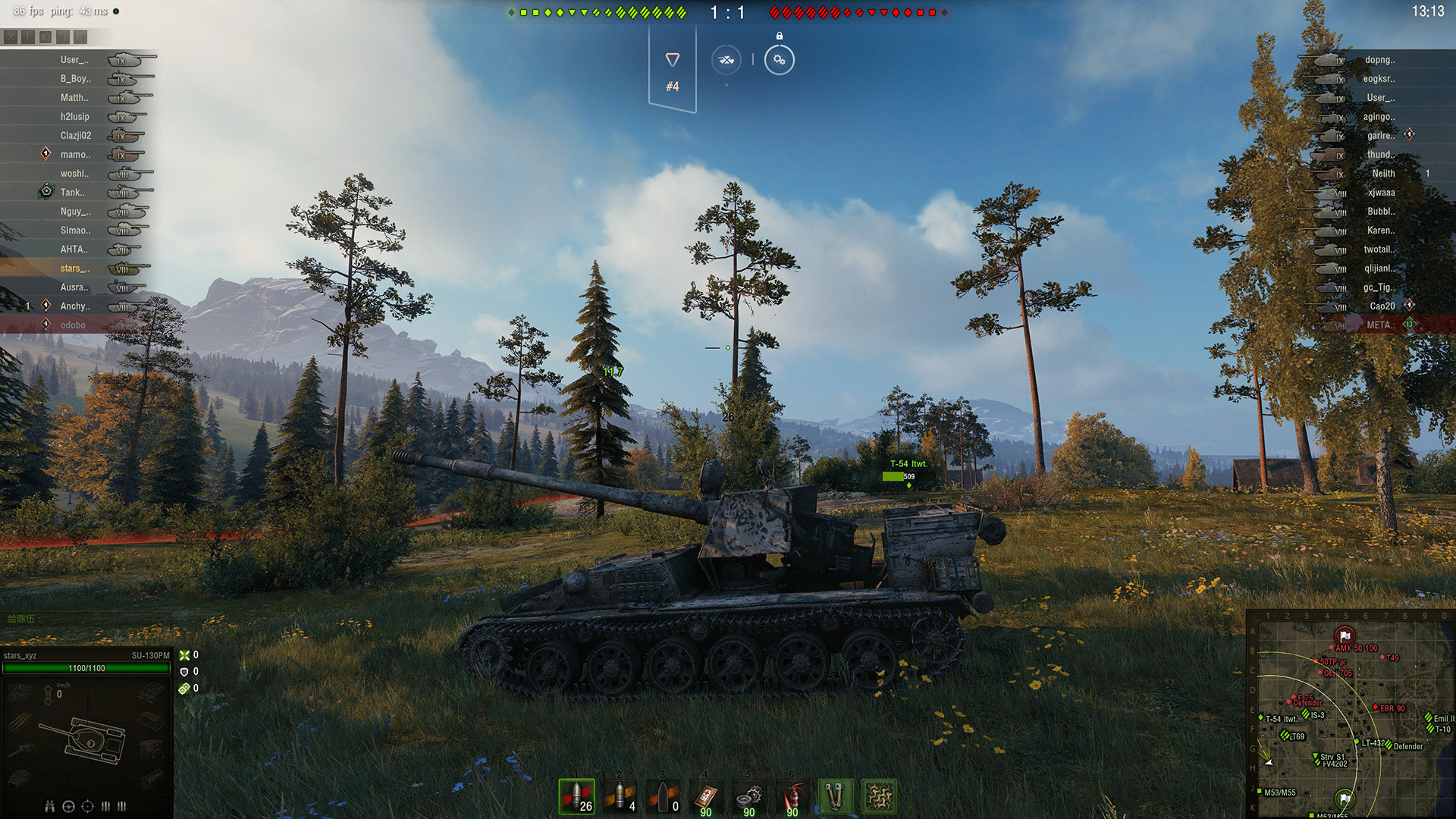Activate the repair kit consumable
The width and height of the screenshot is (1456, 819).
point(749,796)
